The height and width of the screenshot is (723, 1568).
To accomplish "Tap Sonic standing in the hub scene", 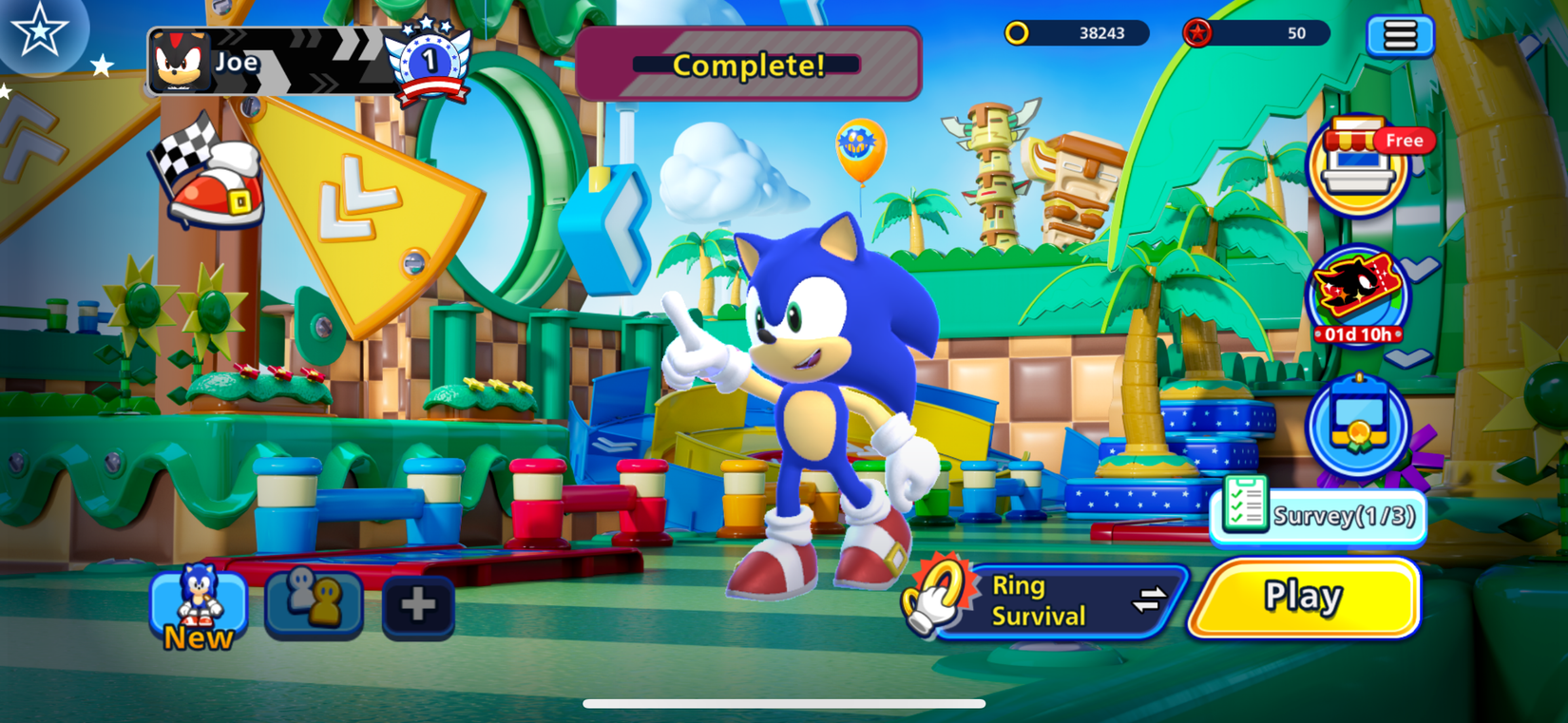I will 817,399.
